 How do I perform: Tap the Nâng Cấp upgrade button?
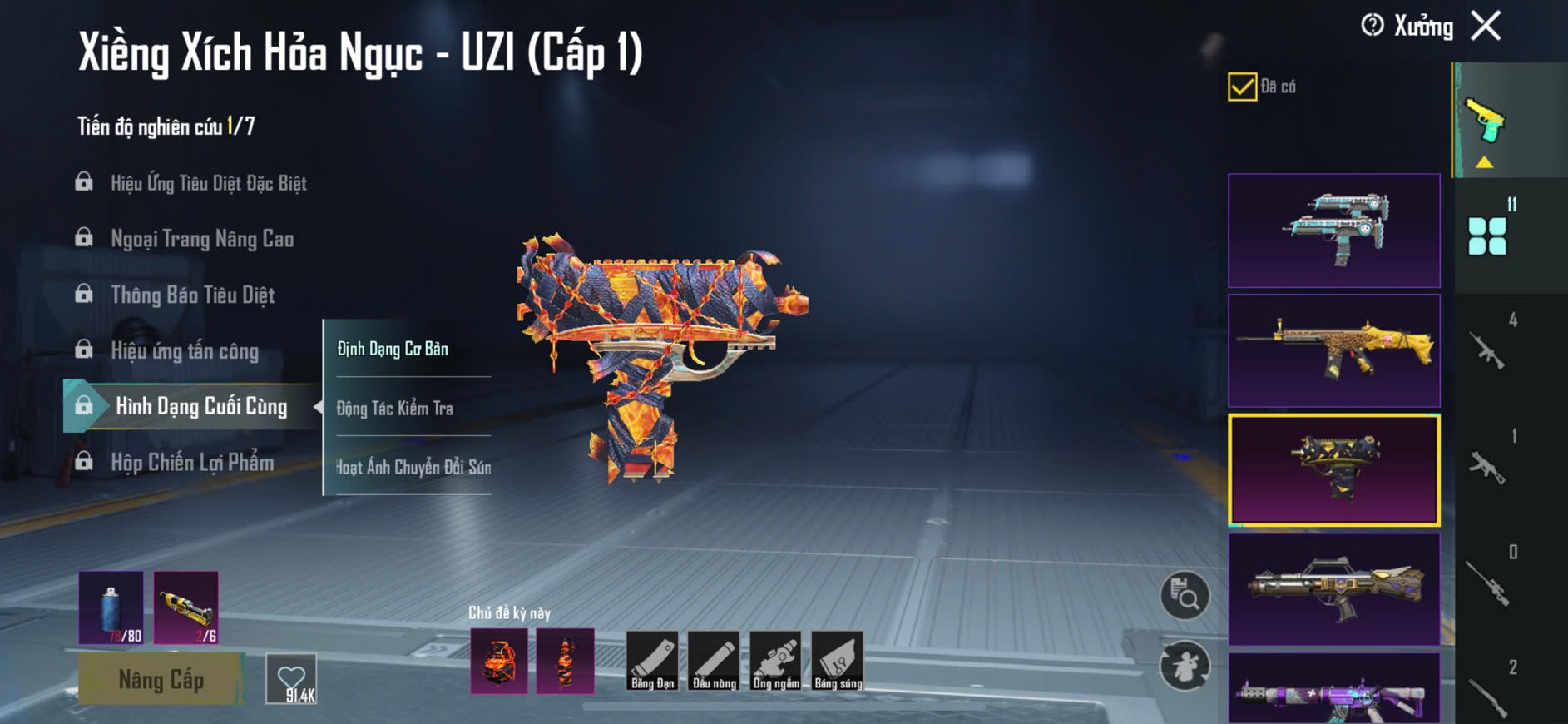[x=161, y=679]
